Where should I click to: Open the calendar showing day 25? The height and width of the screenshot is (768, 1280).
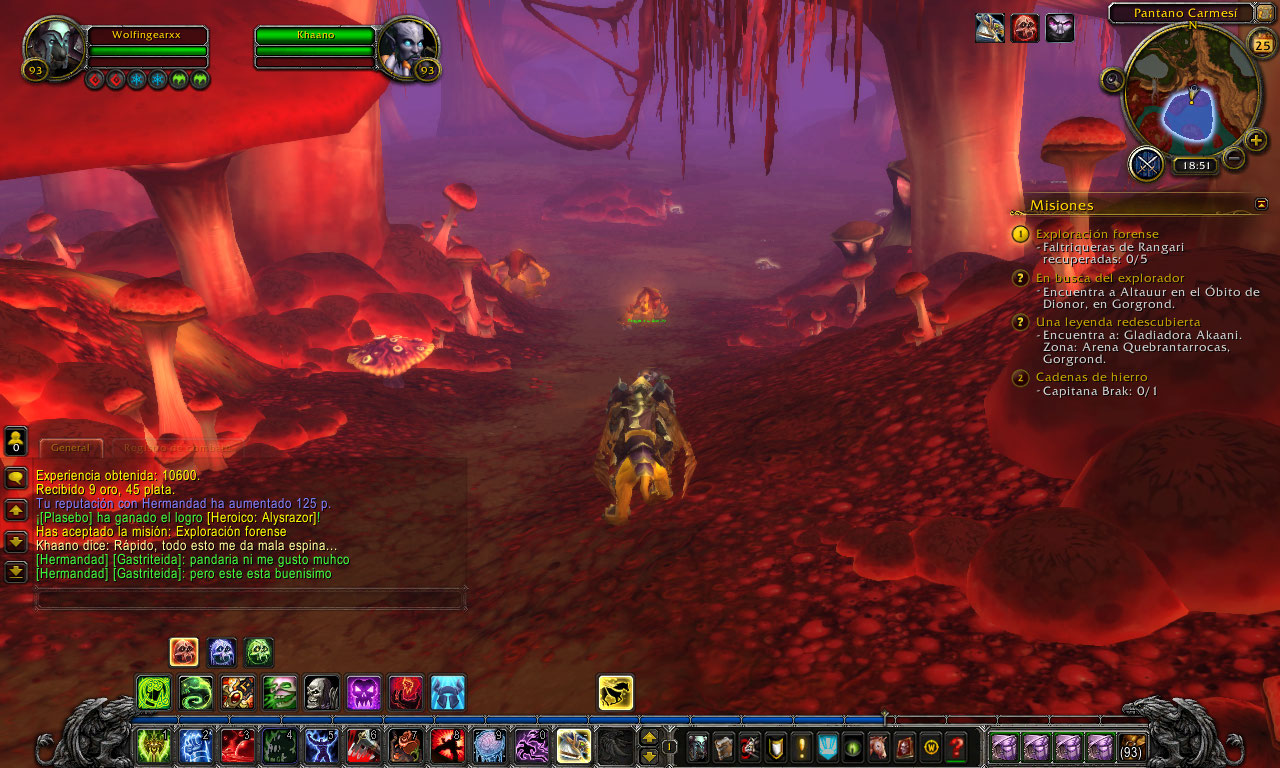coord(1262,44)
